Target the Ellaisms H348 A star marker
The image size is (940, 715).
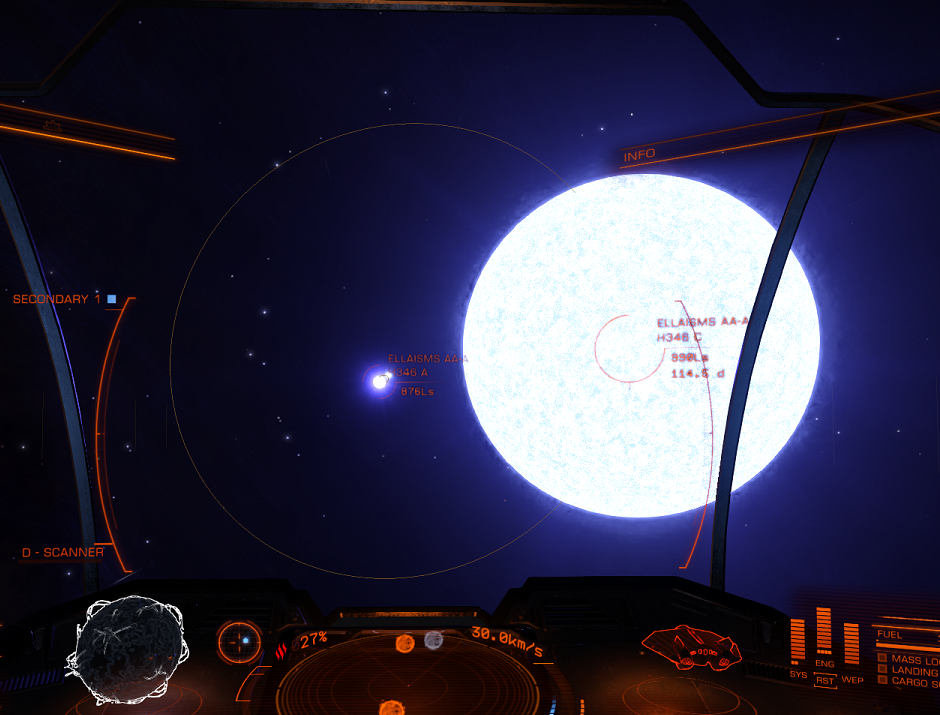380,380
